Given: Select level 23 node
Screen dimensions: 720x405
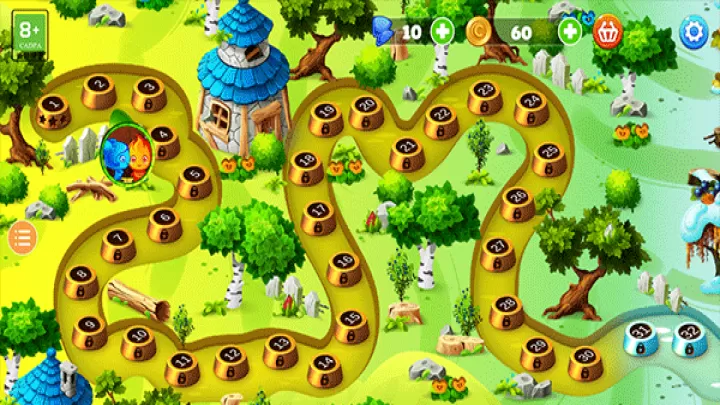Looking at the screenshot, I should (x=485, y=96).
